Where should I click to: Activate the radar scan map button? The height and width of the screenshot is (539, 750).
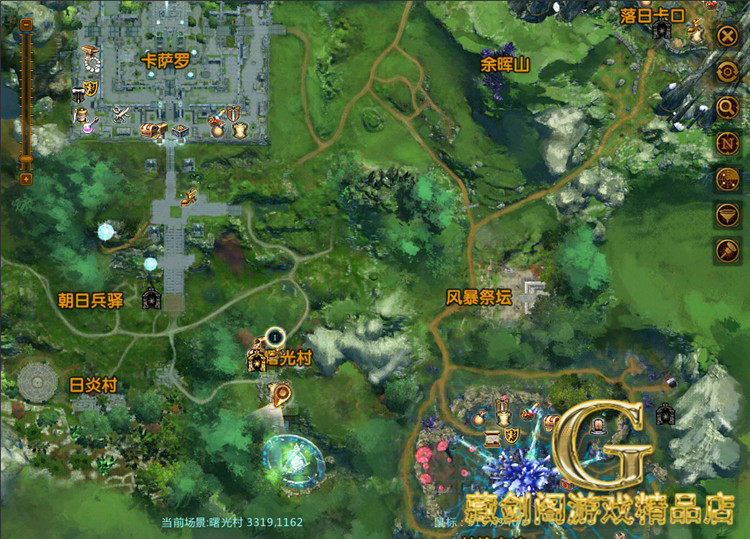(x=727, y=179)
